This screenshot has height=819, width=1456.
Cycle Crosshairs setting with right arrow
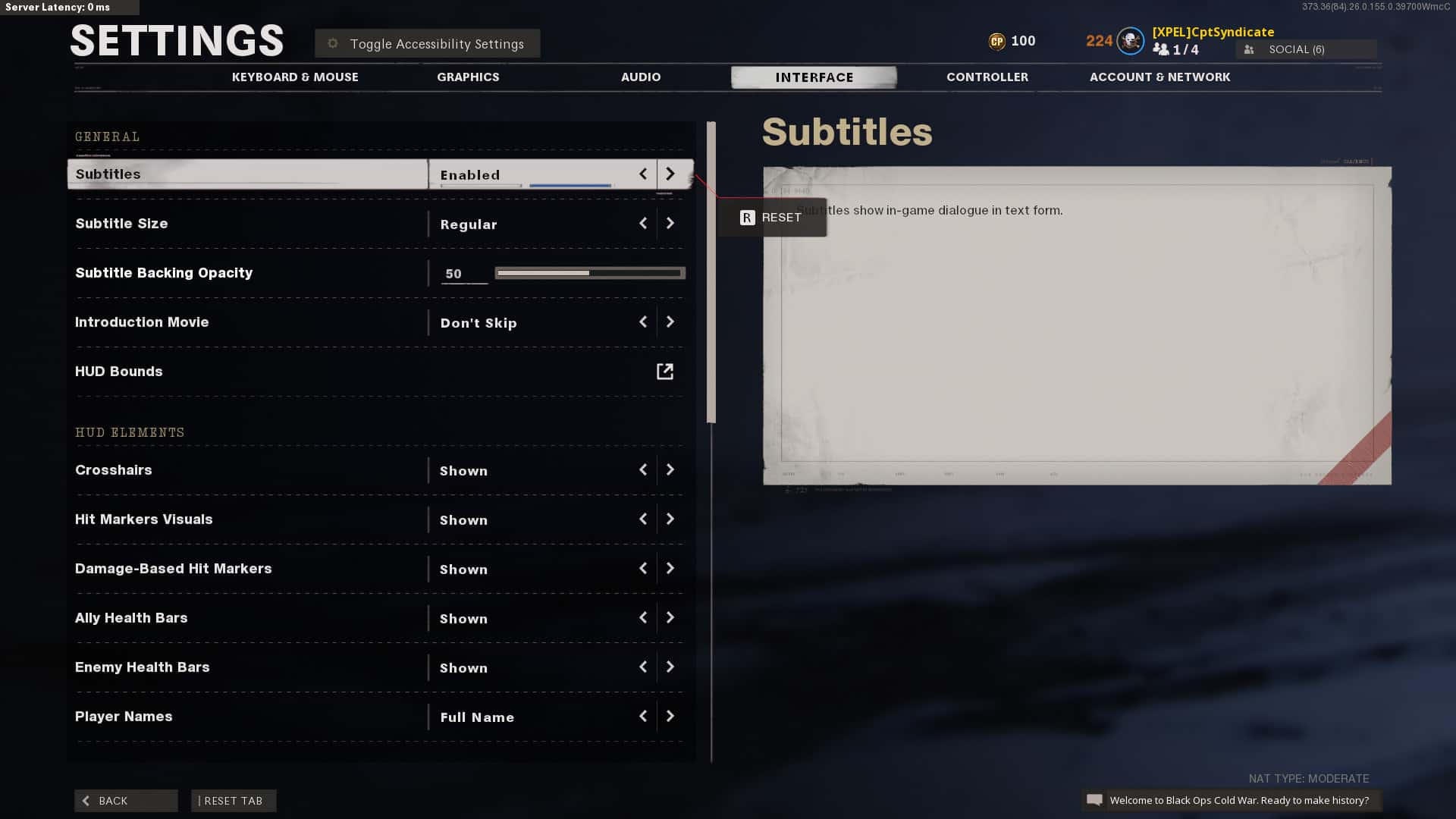(x=670, y=470)
